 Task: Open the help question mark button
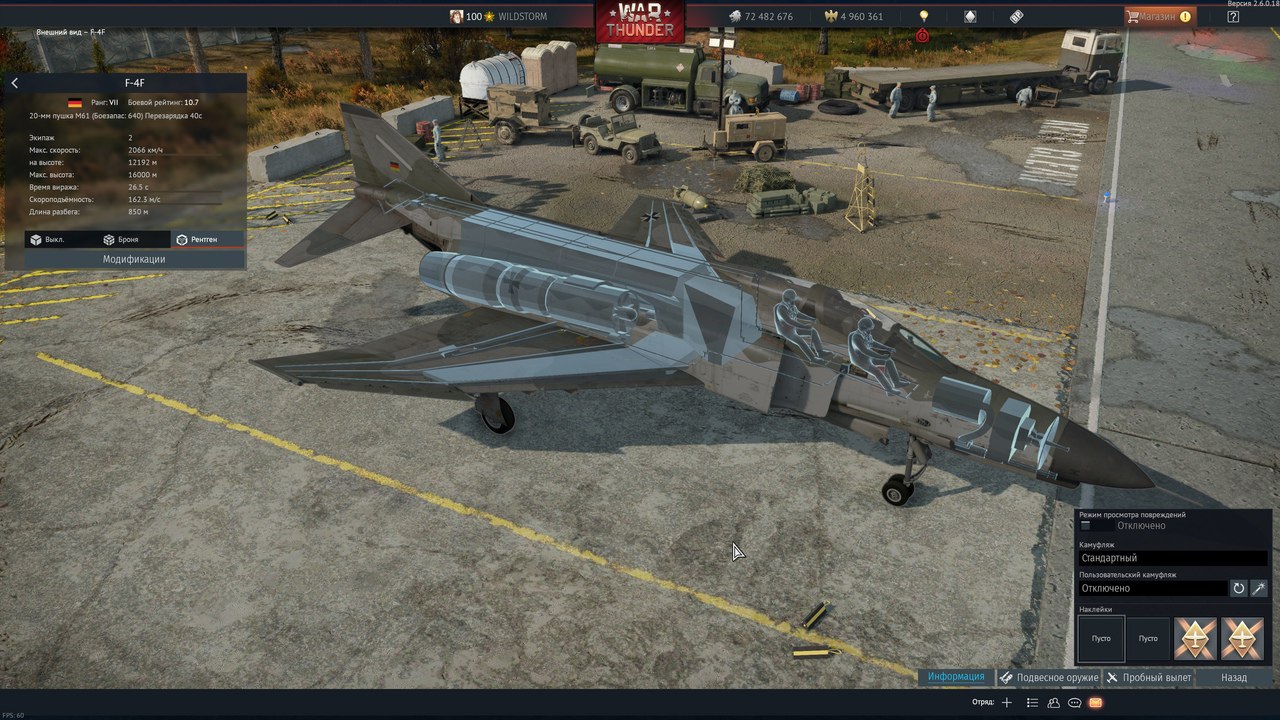click(1233, 16)
